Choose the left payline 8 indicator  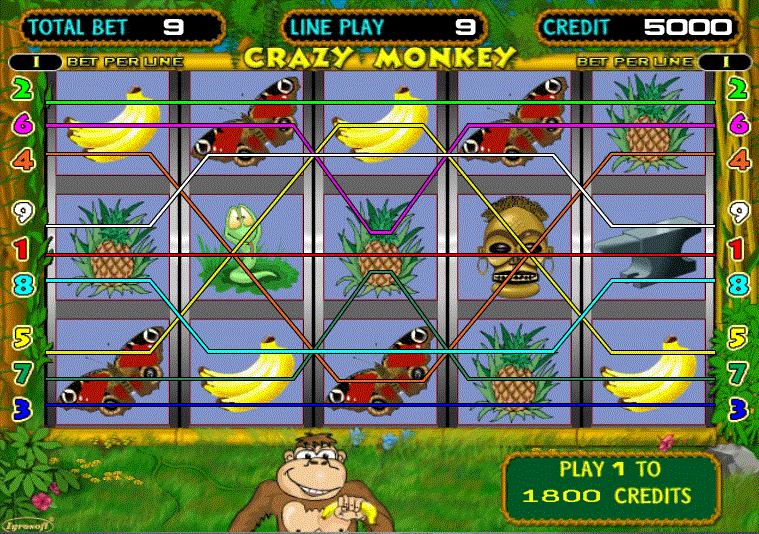19,284
